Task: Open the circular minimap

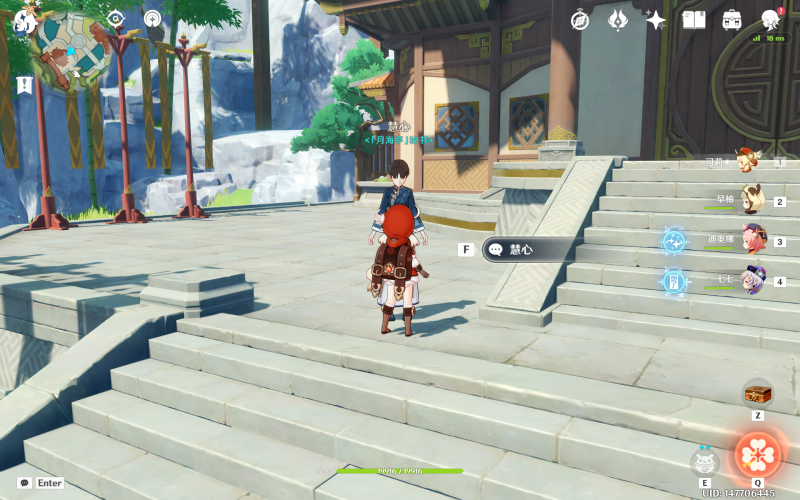Action: pyautogui.click(x=74, y=50)
